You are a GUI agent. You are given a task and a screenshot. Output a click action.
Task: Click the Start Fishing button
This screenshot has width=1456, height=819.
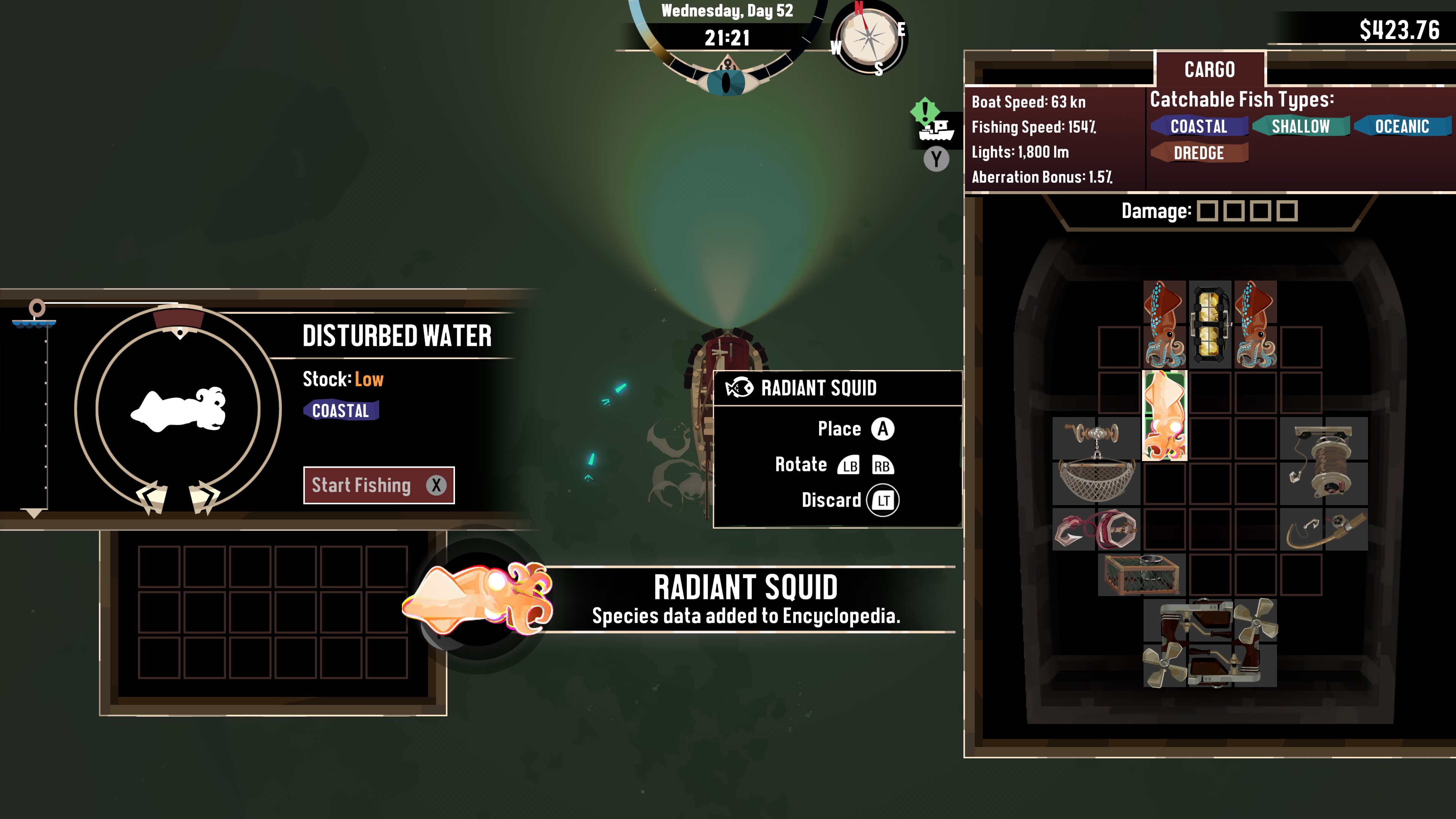pyautogui.click(x=379, y=485)
